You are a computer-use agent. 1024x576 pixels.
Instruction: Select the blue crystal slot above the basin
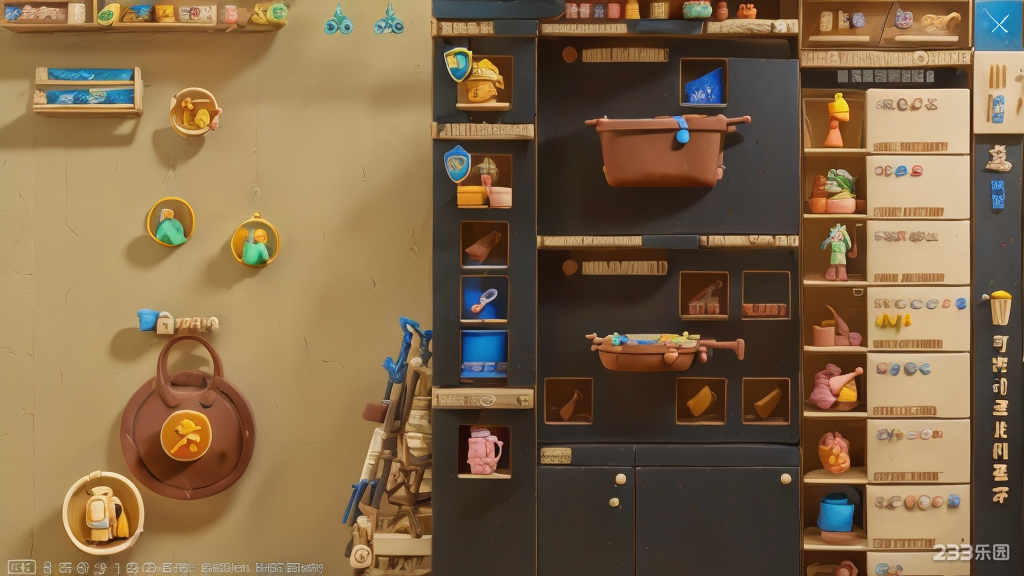click(x=703, y=83)
